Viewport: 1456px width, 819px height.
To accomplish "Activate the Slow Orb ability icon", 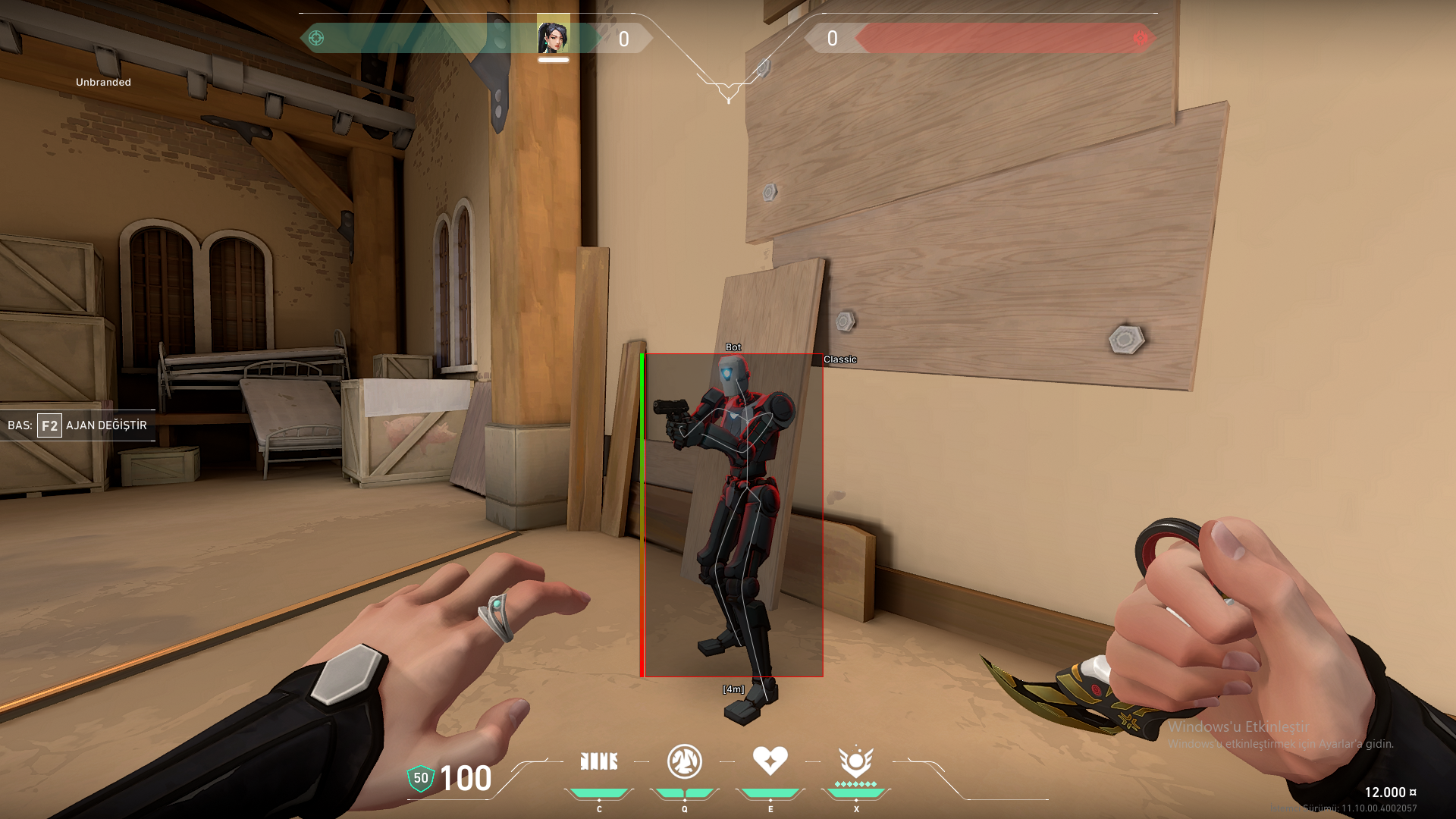I will pyautogui.click(x=684, y=762).
